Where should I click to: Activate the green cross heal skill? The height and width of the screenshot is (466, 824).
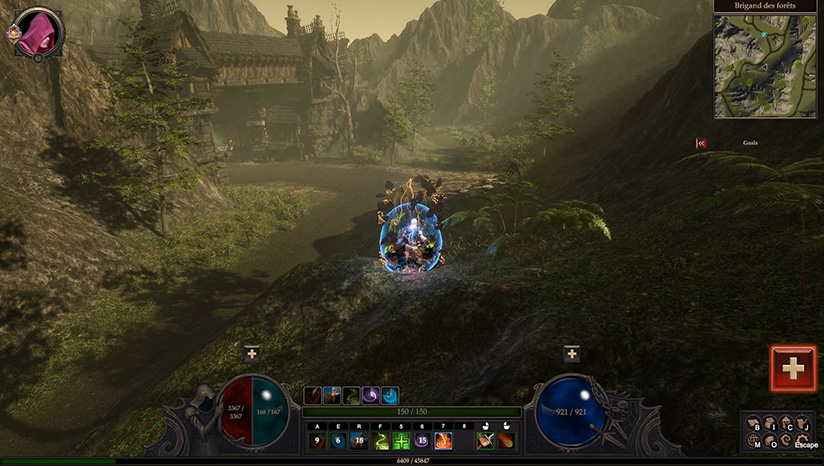pyautogui.click(x=401, y=440)
